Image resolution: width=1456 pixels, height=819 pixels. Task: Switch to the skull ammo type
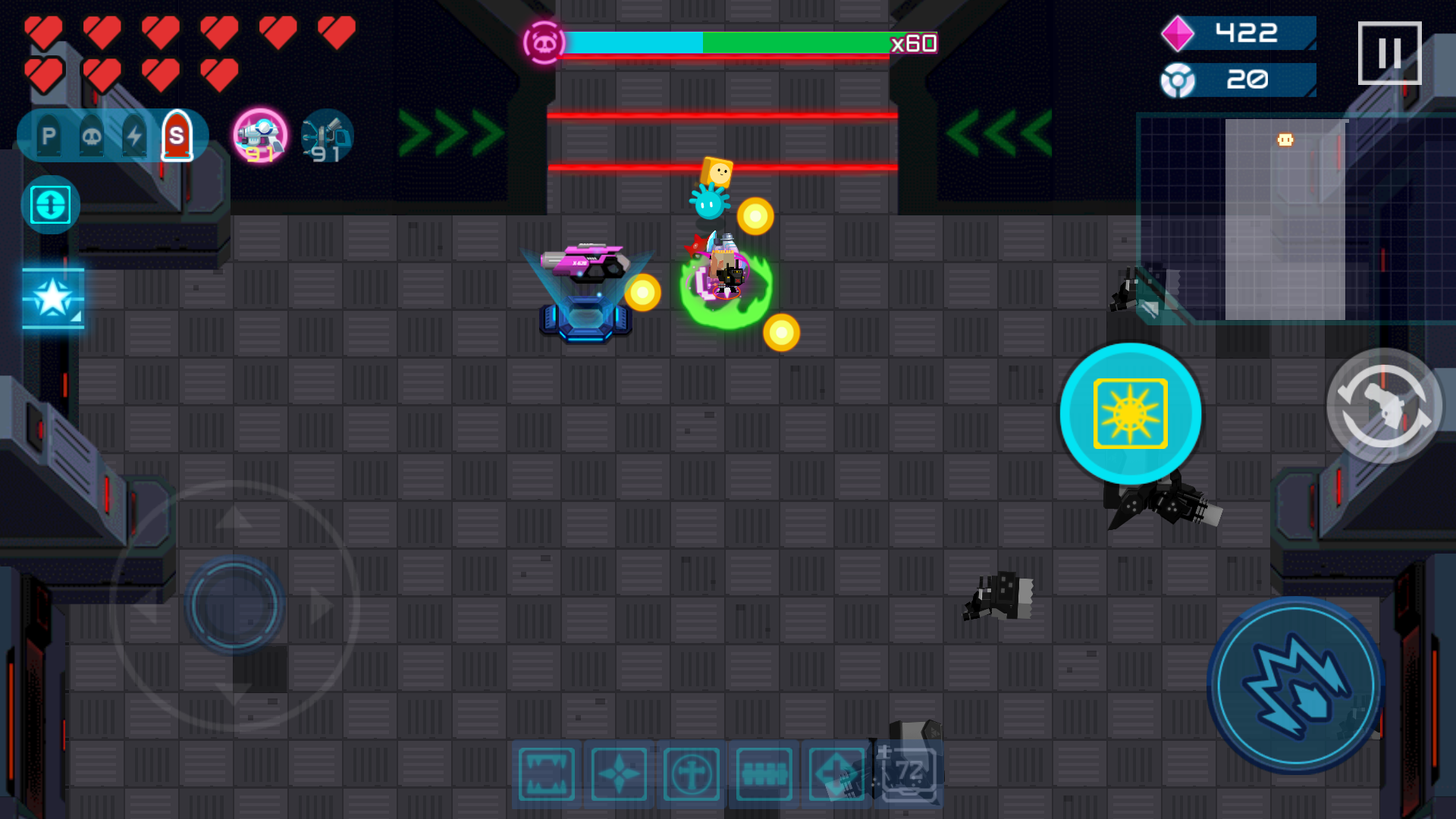(91, 136)
